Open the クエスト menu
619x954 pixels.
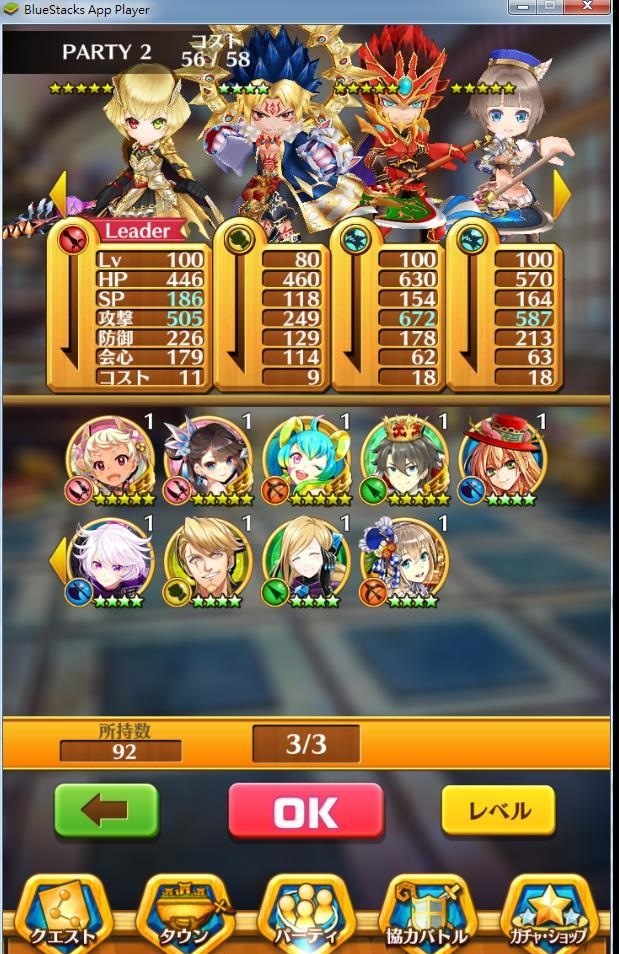(63, 915)
